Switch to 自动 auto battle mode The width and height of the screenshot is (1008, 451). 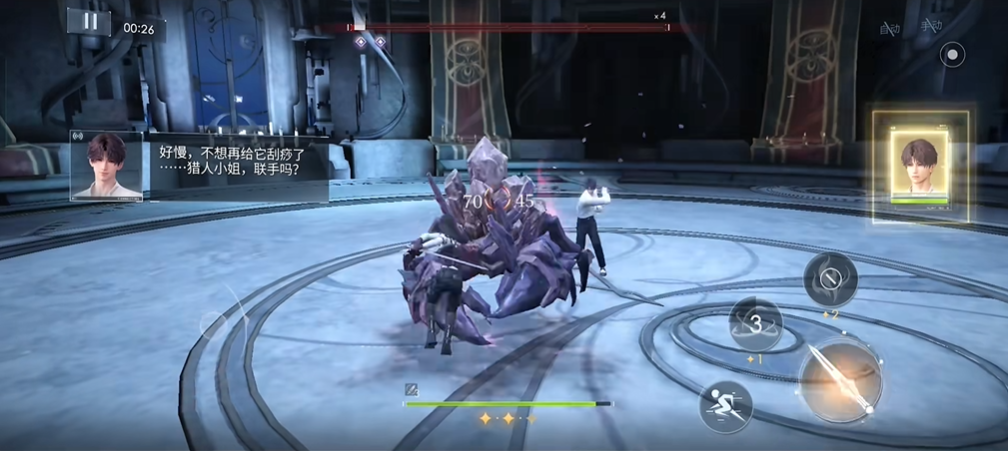(890, 28)
